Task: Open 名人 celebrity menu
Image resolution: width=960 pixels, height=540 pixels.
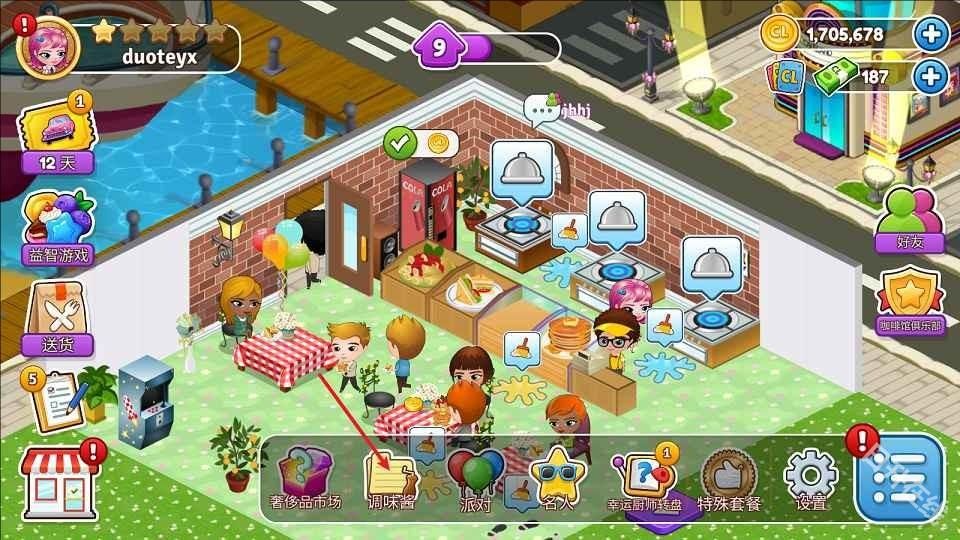Action: [x=557, y=478]
